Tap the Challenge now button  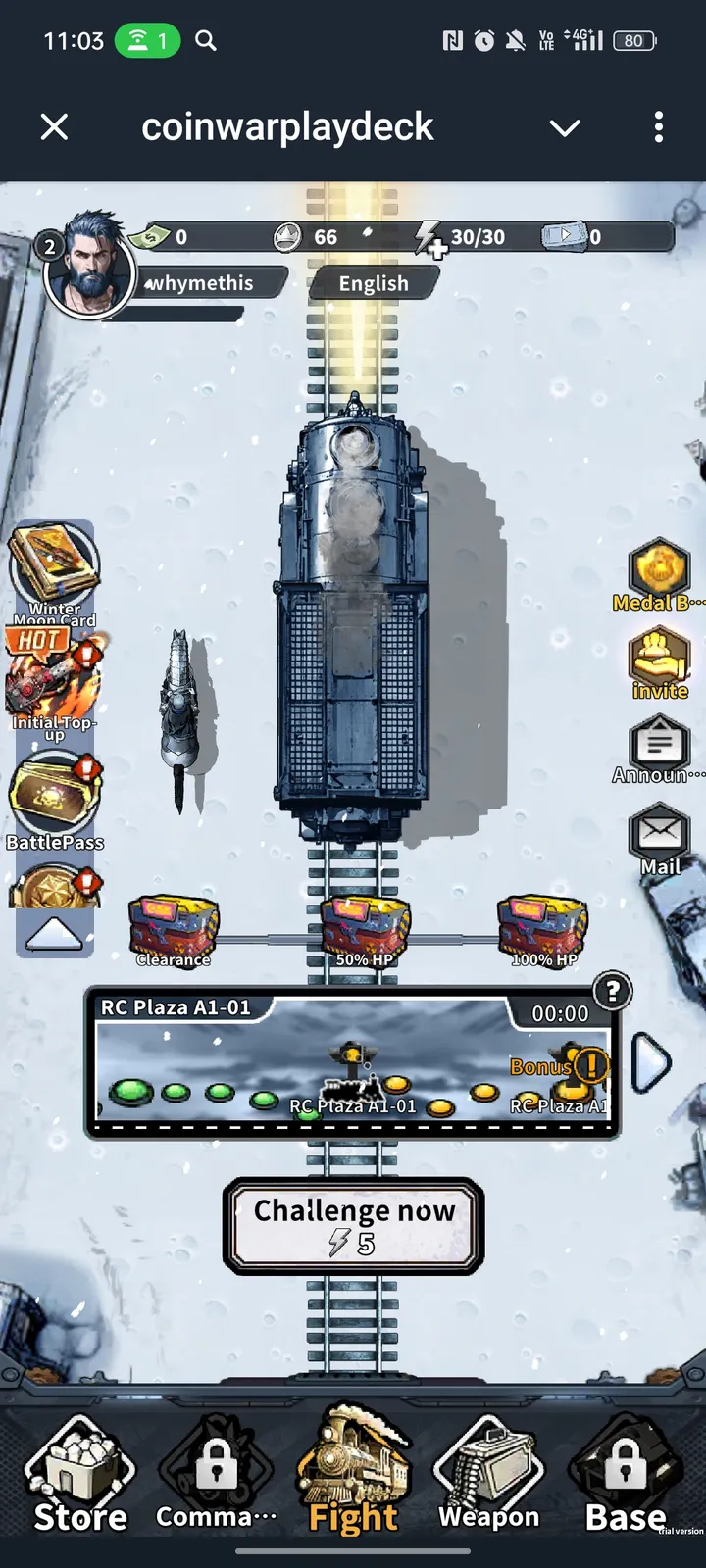pos(353,1225)
